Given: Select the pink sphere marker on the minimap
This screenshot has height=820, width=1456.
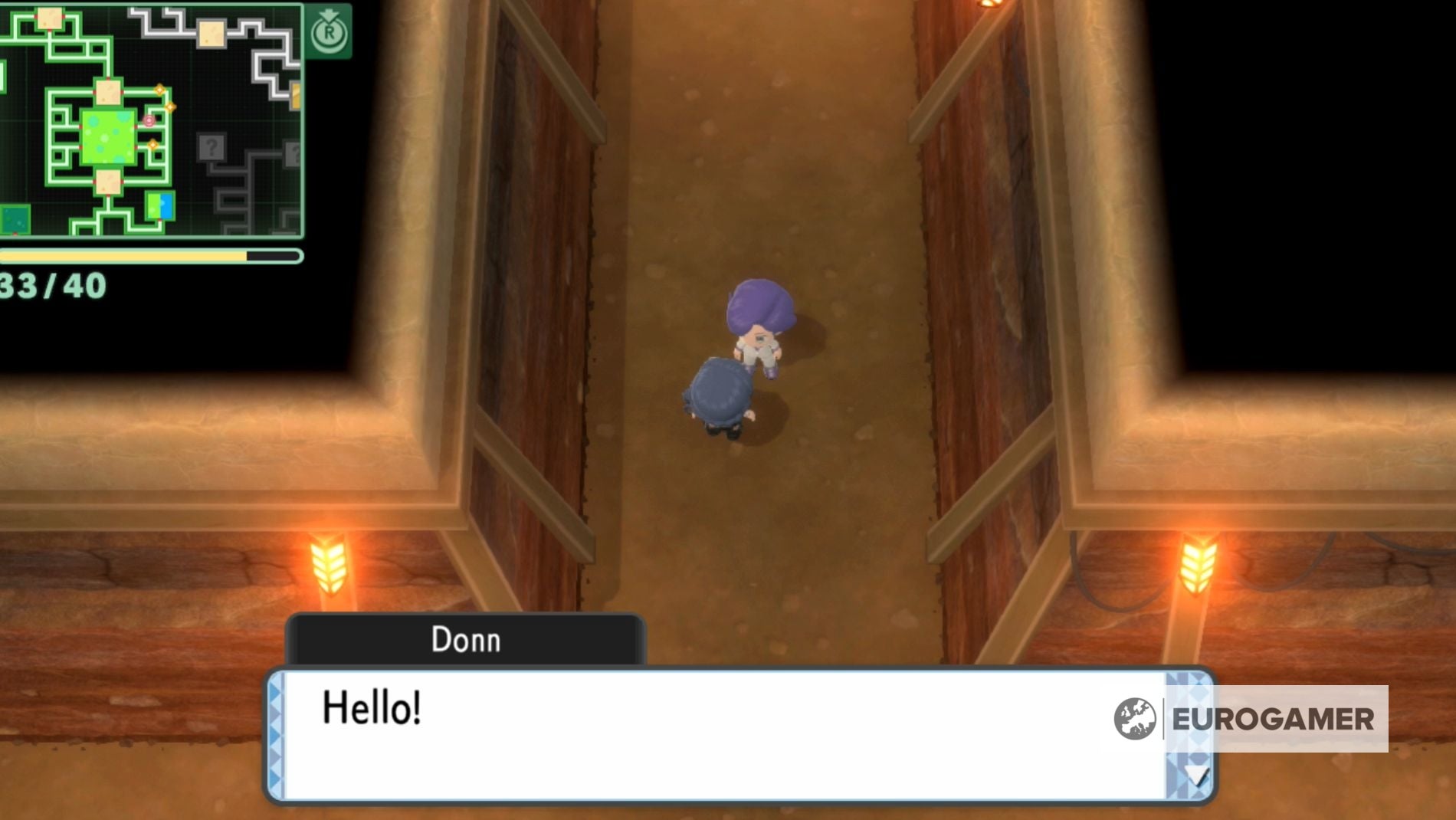Looking at the screenshot, I should (149, 121).
